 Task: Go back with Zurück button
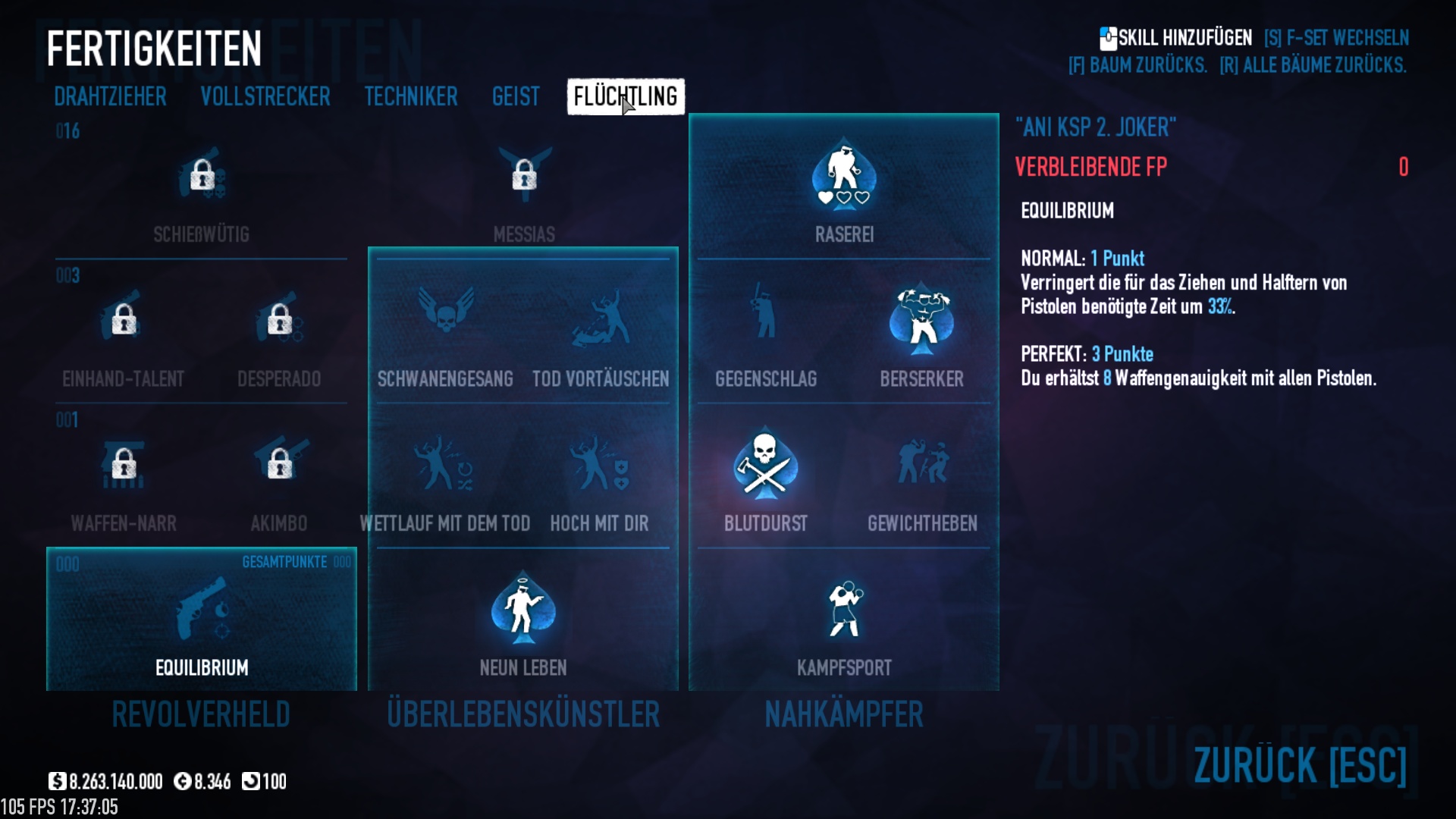(x=1299, y=765)
